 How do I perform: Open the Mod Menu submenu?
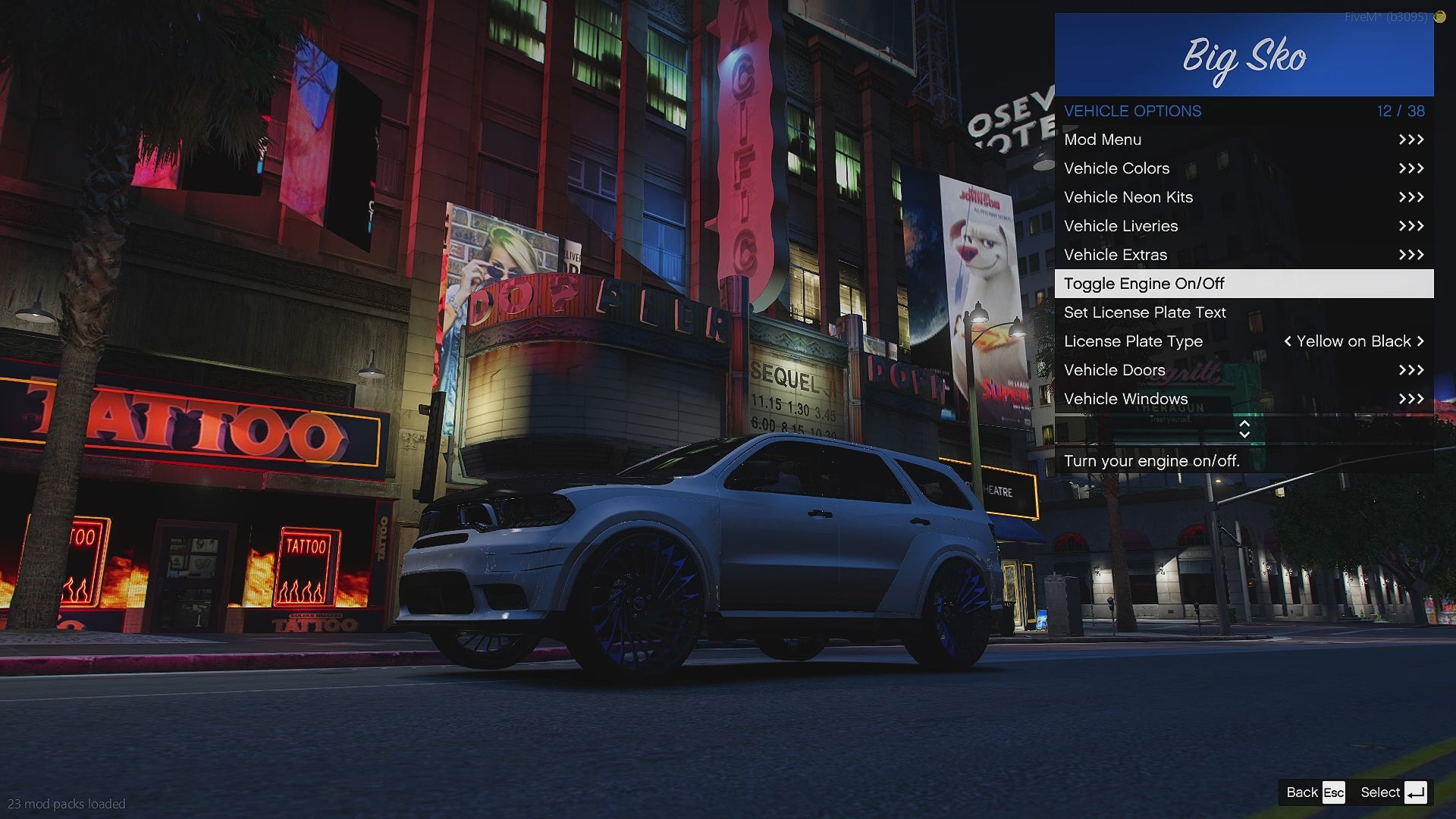pos(1244,140)
